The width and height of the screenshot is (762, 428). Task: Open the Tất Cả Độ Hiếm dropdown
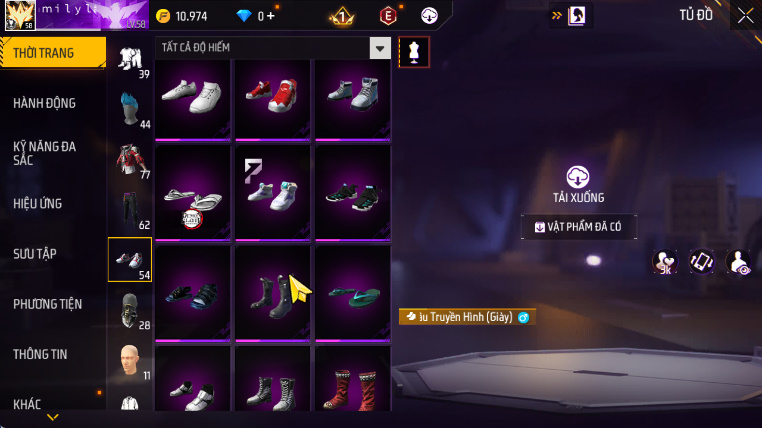point(379,48)
